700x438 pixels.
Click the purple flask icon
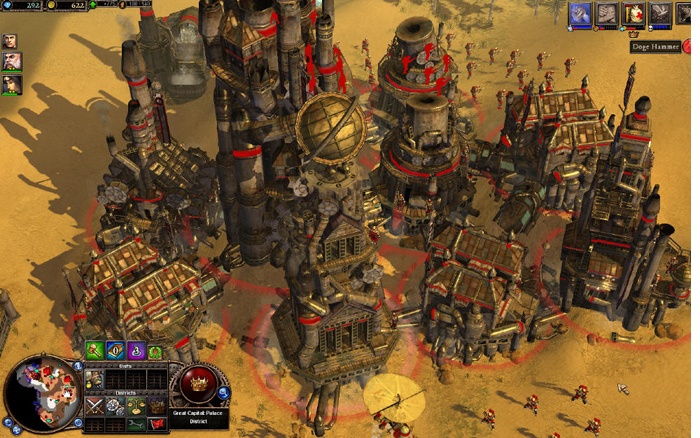pyautogui.click(x=136, y=350)
